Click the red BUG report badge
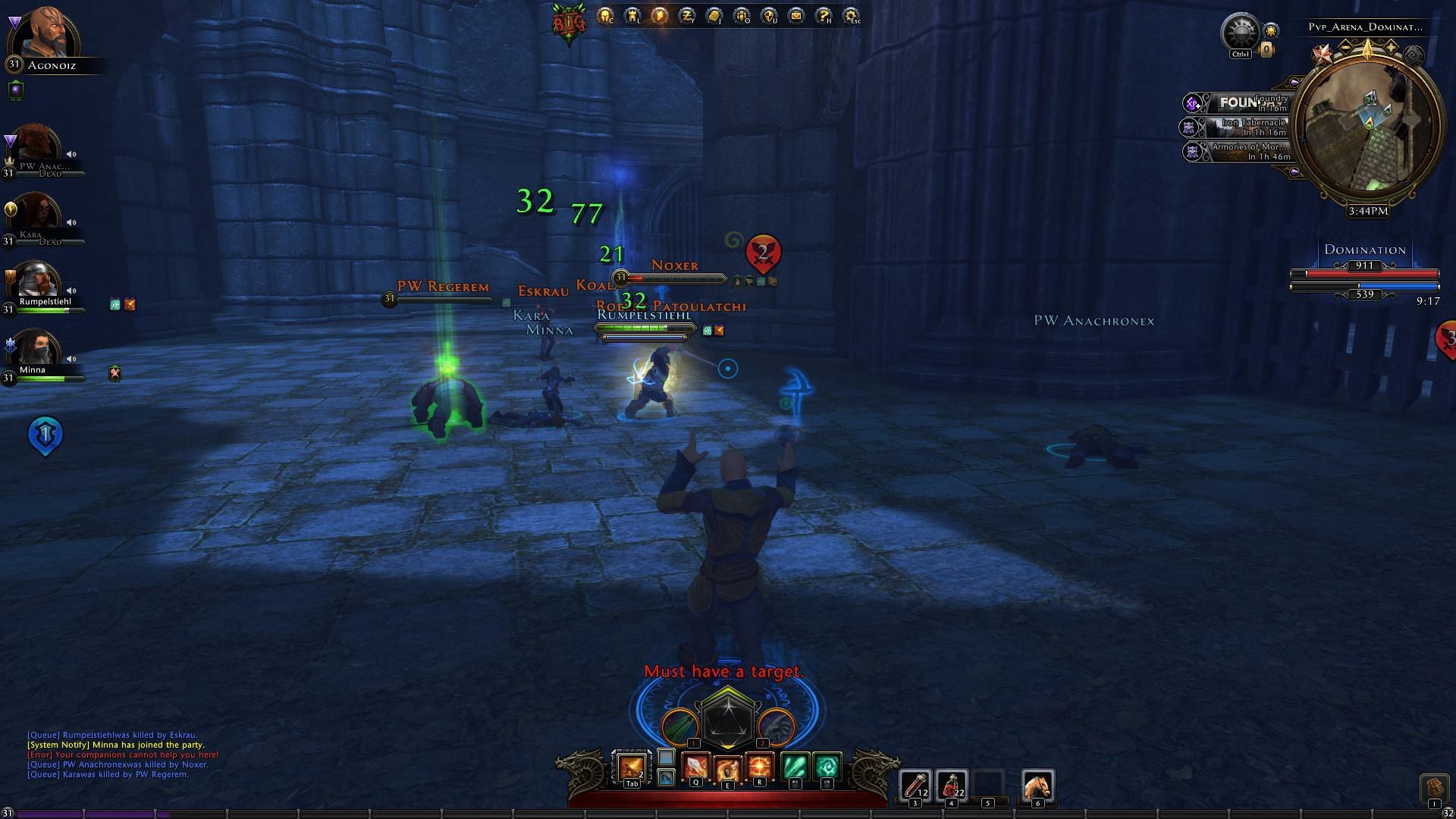This screenshot has height=819, width=1456. click(x=568, y=23)
